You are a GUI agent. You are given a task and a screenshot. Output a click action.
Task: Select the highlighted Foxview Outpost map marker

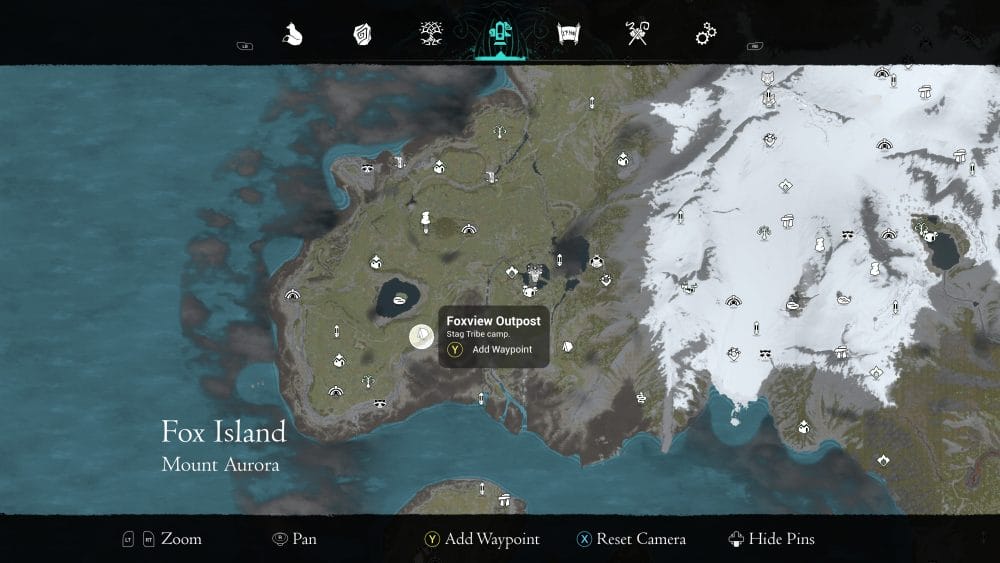422,337
